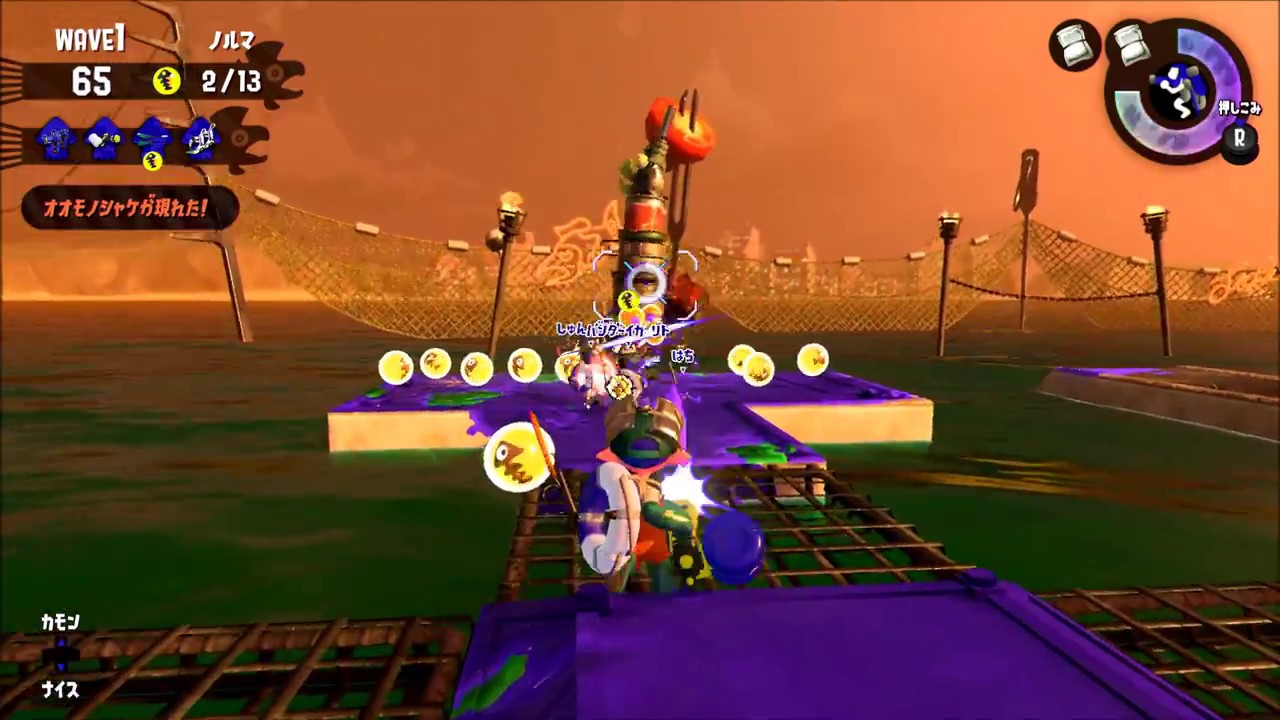Screen dimensions: 1280x720
Task: Select the WAVE1 header tab
Action: [90, 38]
